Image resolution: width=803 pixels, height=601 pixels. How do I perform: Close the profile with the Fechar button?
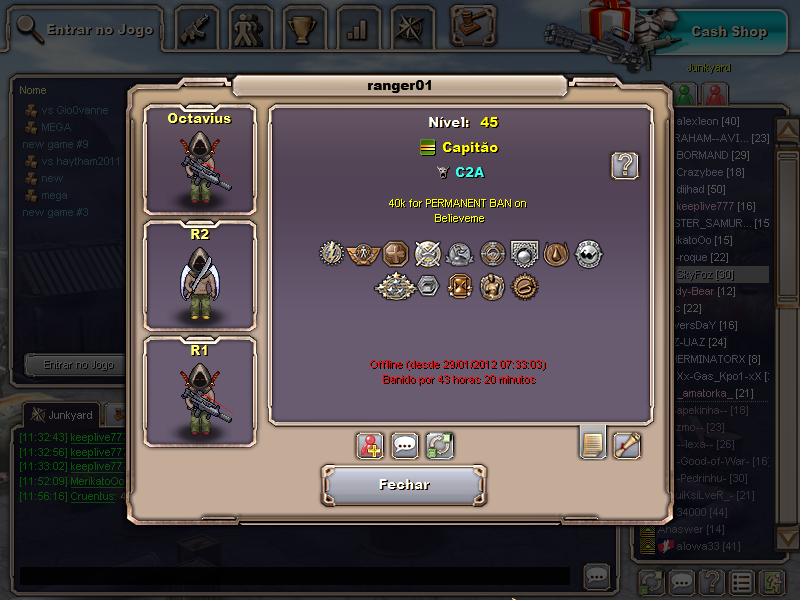(x=404, y=485)
